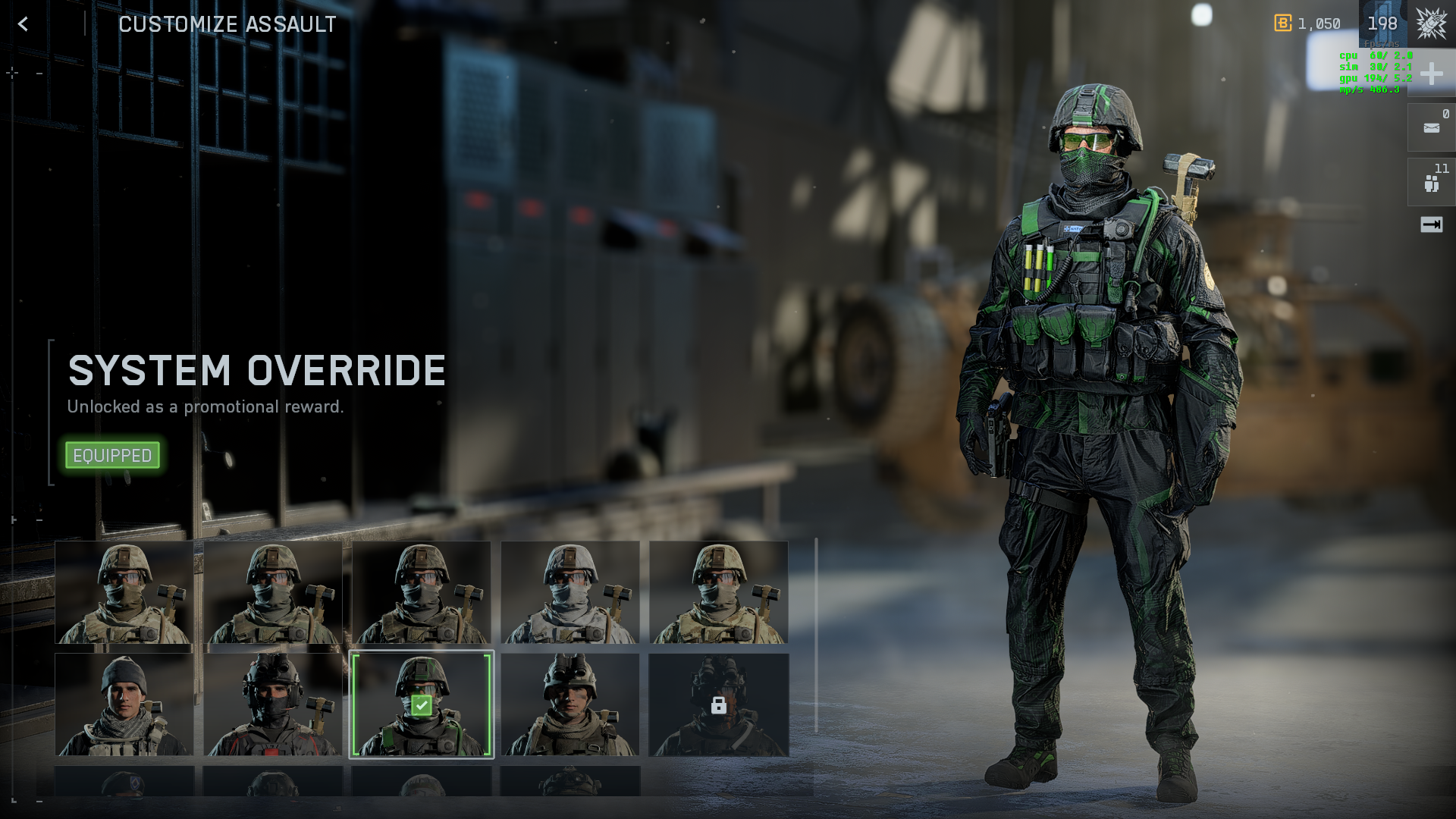Collapse the side panel with the arrow icon

(1431, 224)
